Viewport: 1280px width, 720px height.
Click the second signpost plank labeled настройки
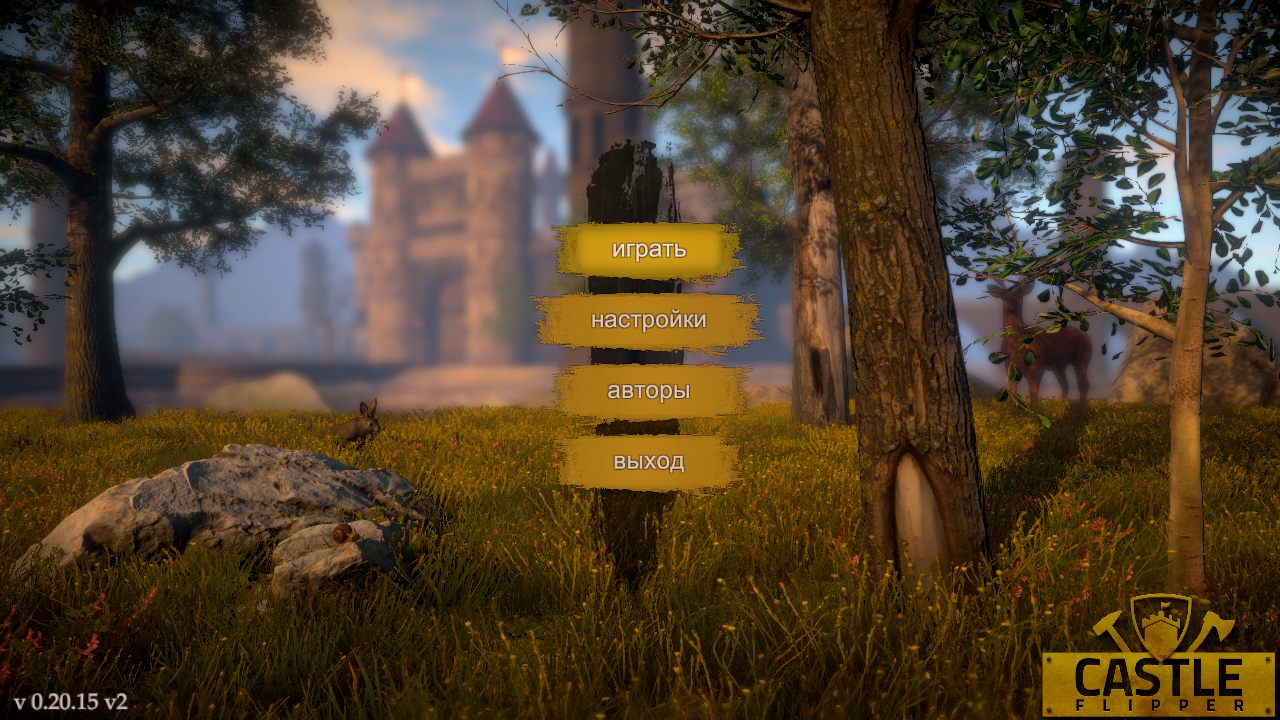click(650, 321)
